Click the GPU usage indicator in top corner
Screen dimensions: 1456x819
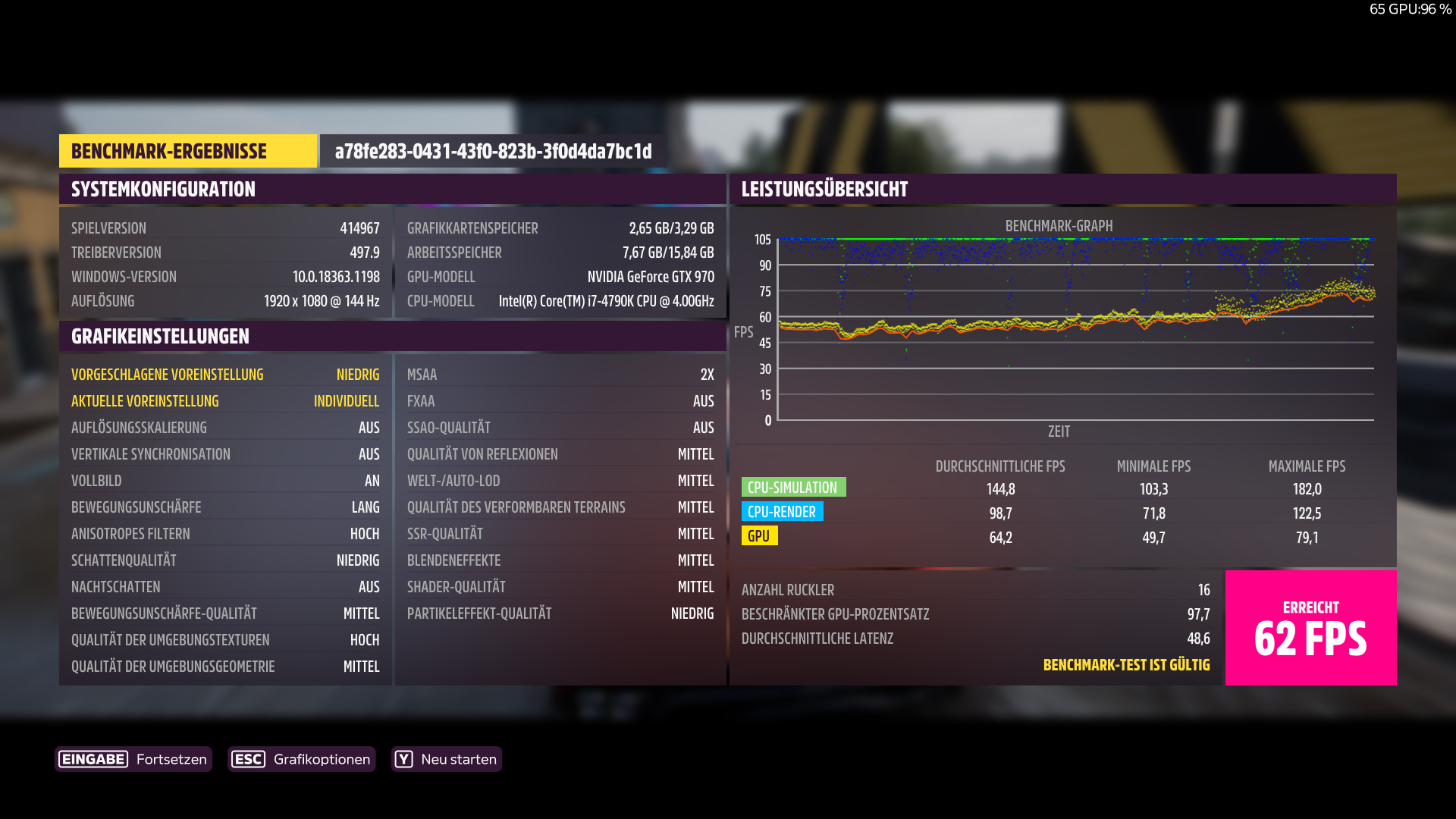pos(1412,9)
